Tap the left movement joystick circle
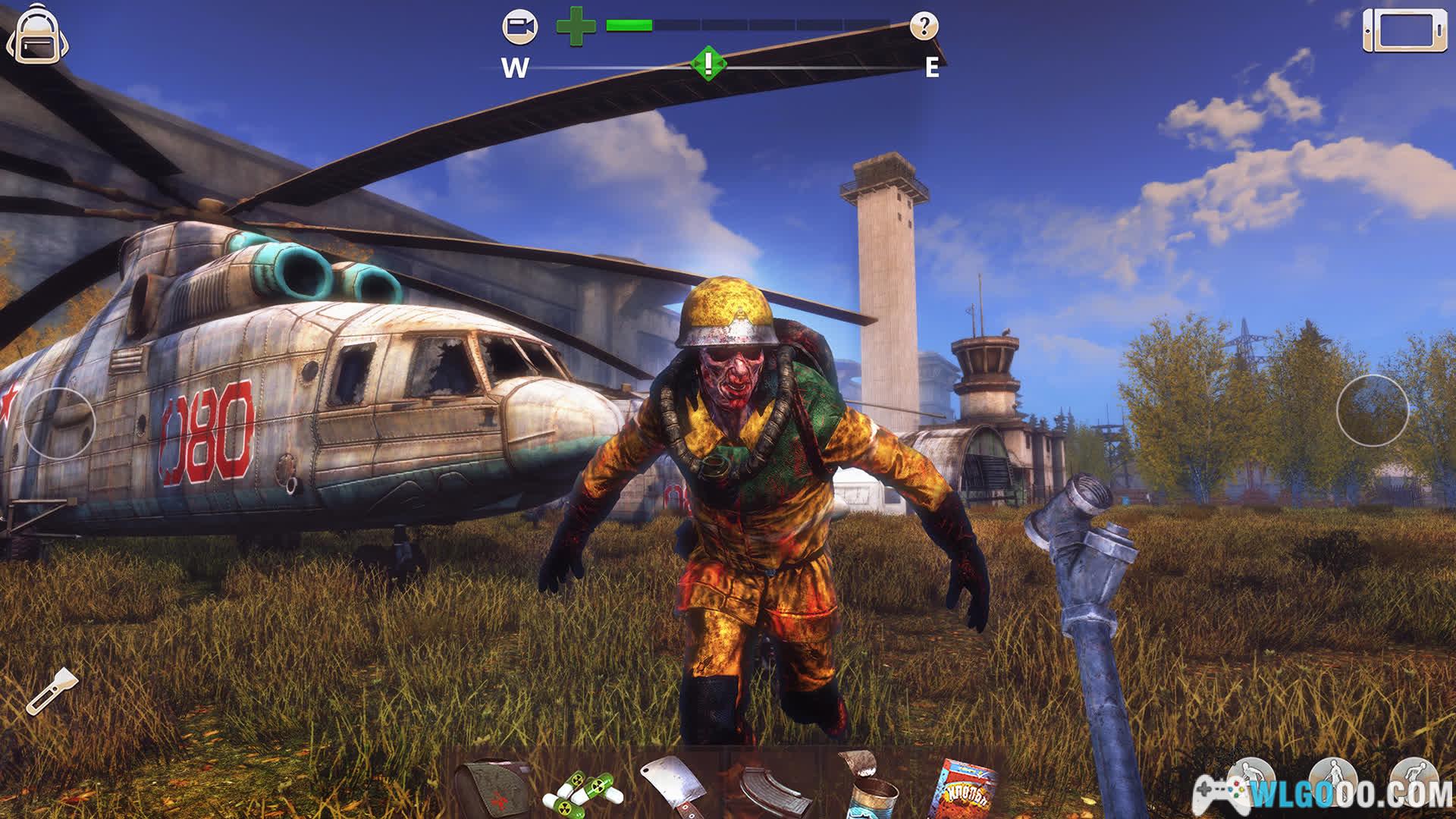This screenshot has width=1456, height=819. coord(59,422)
